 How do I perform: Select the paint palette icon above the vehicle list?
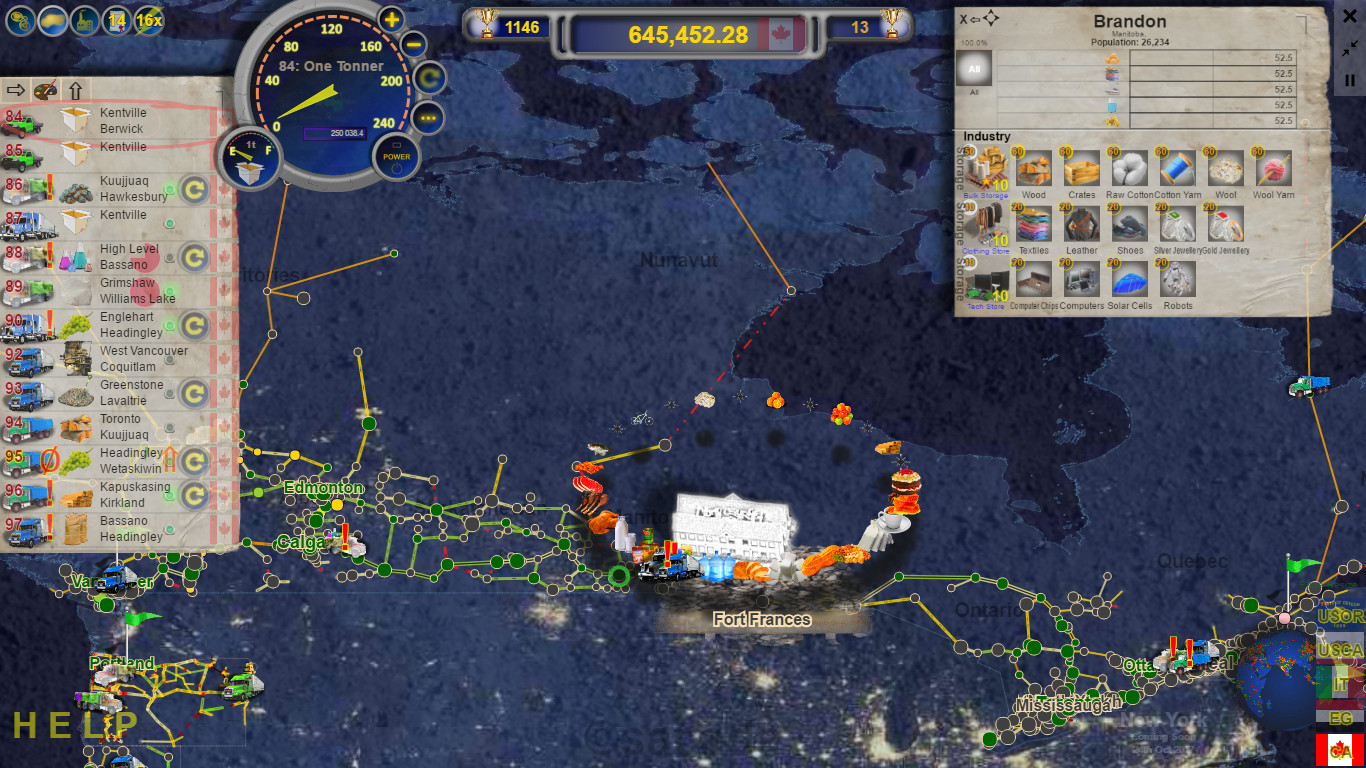[46, 90]
